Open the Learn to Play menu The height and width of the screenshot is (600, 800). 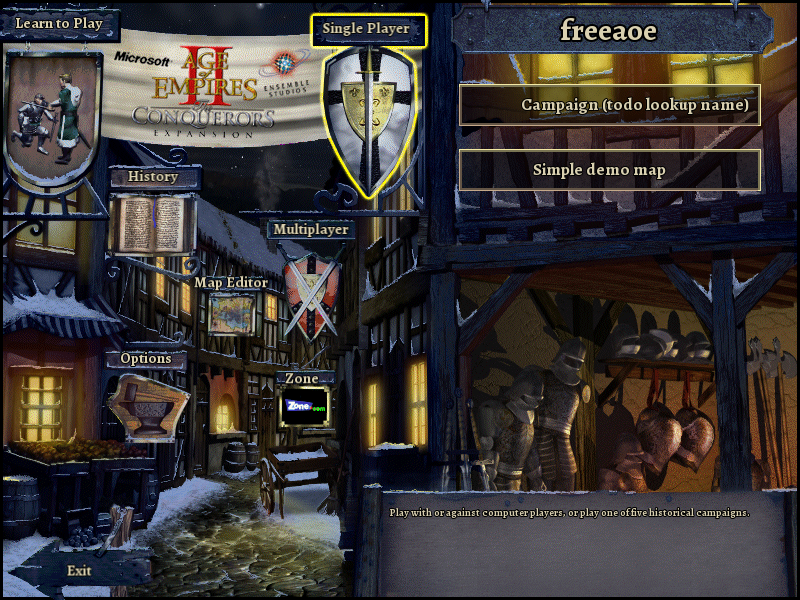(x=59, y=23)
